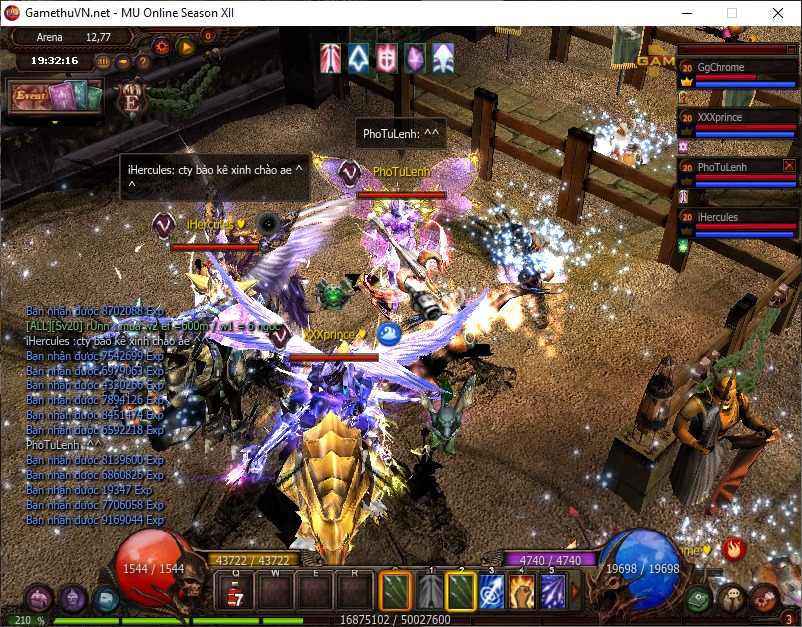Select the yellow-highlighted green skill slot

click(x=460, y=592)
